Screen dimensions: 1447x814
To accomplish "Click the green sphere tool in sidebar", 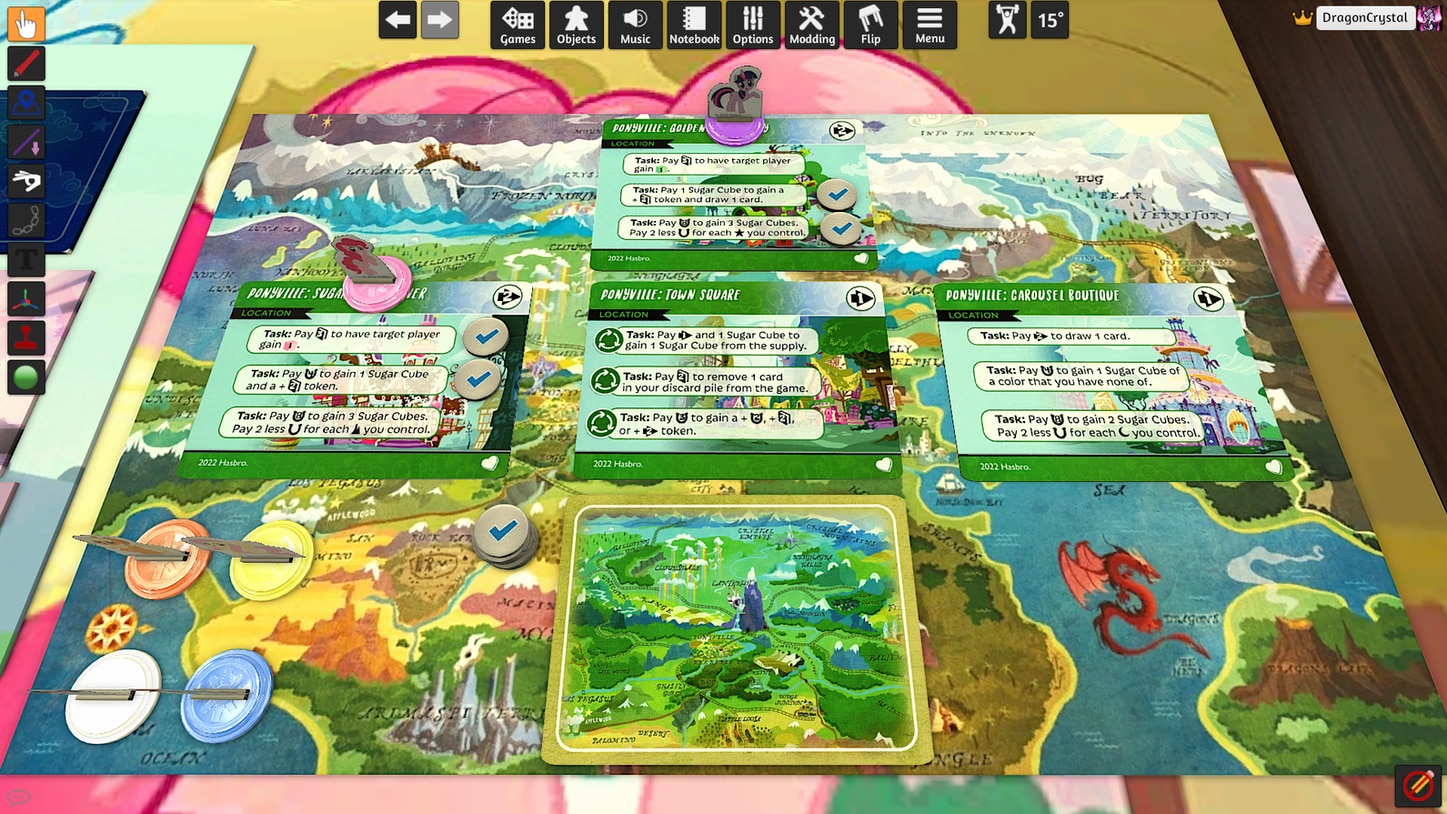I will 26,376.
